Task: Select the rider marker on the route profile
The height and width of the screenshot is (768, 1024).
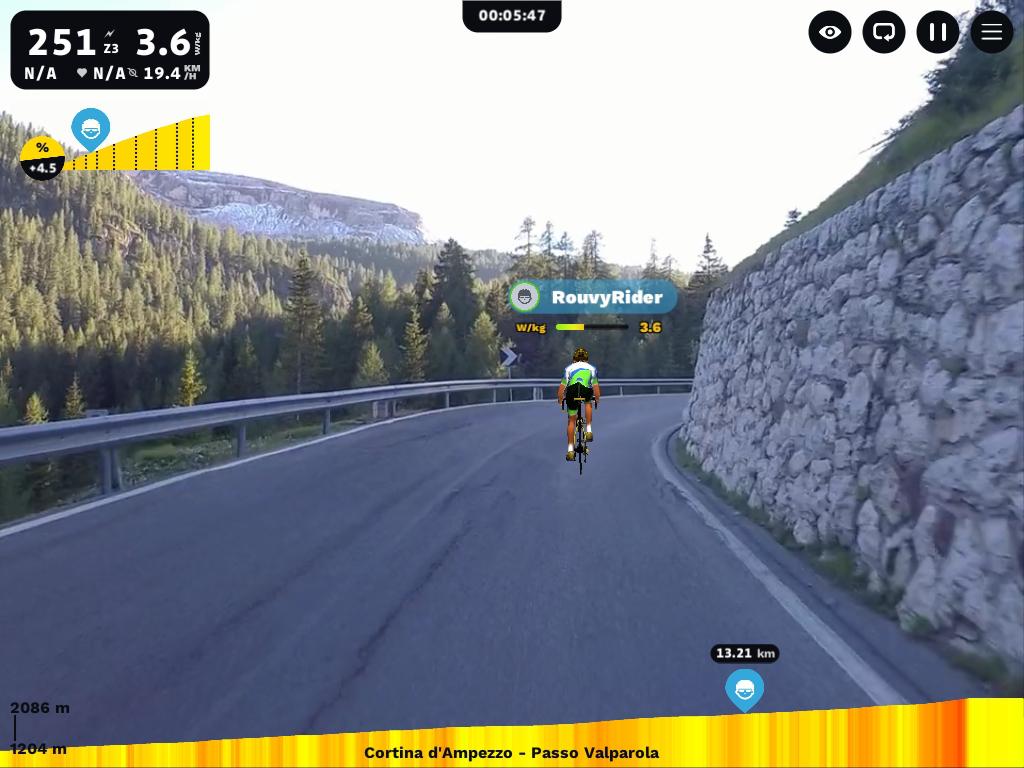Action: (744, 689)
